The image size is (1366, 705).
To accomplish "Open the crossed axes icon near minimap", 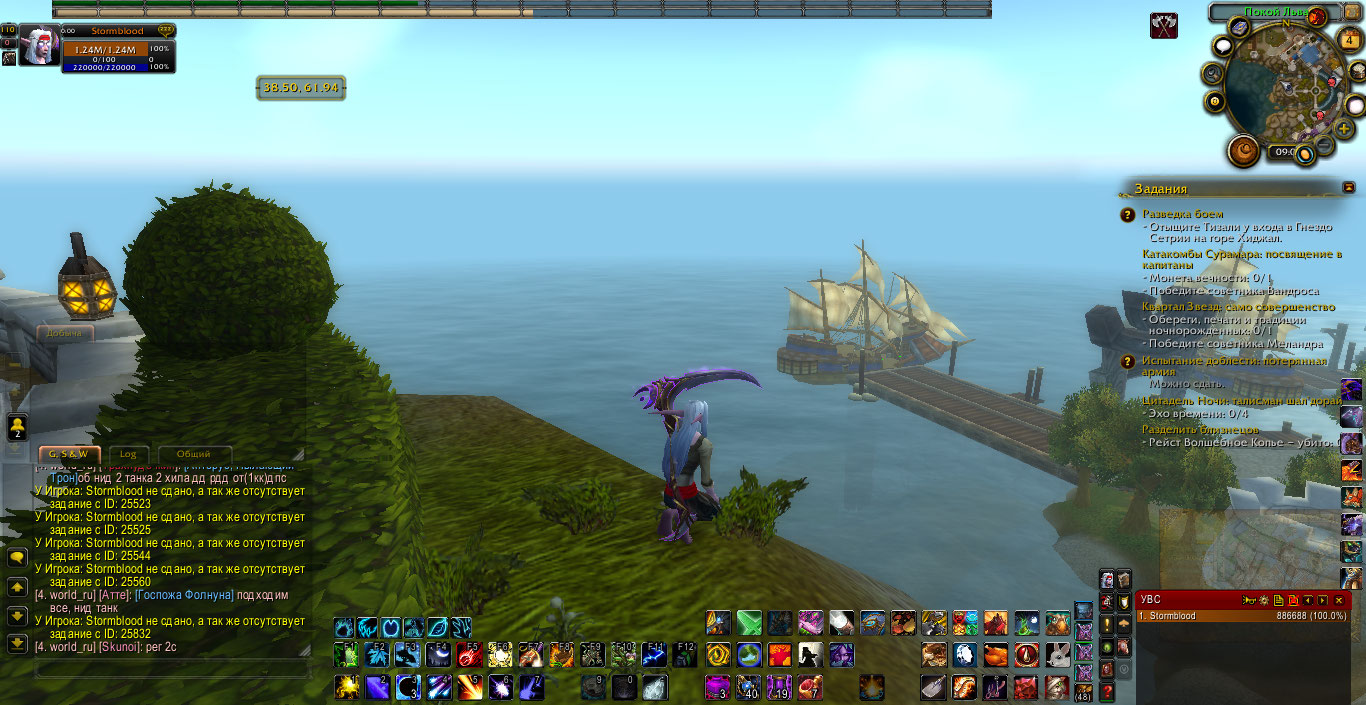I will 1163,26.
